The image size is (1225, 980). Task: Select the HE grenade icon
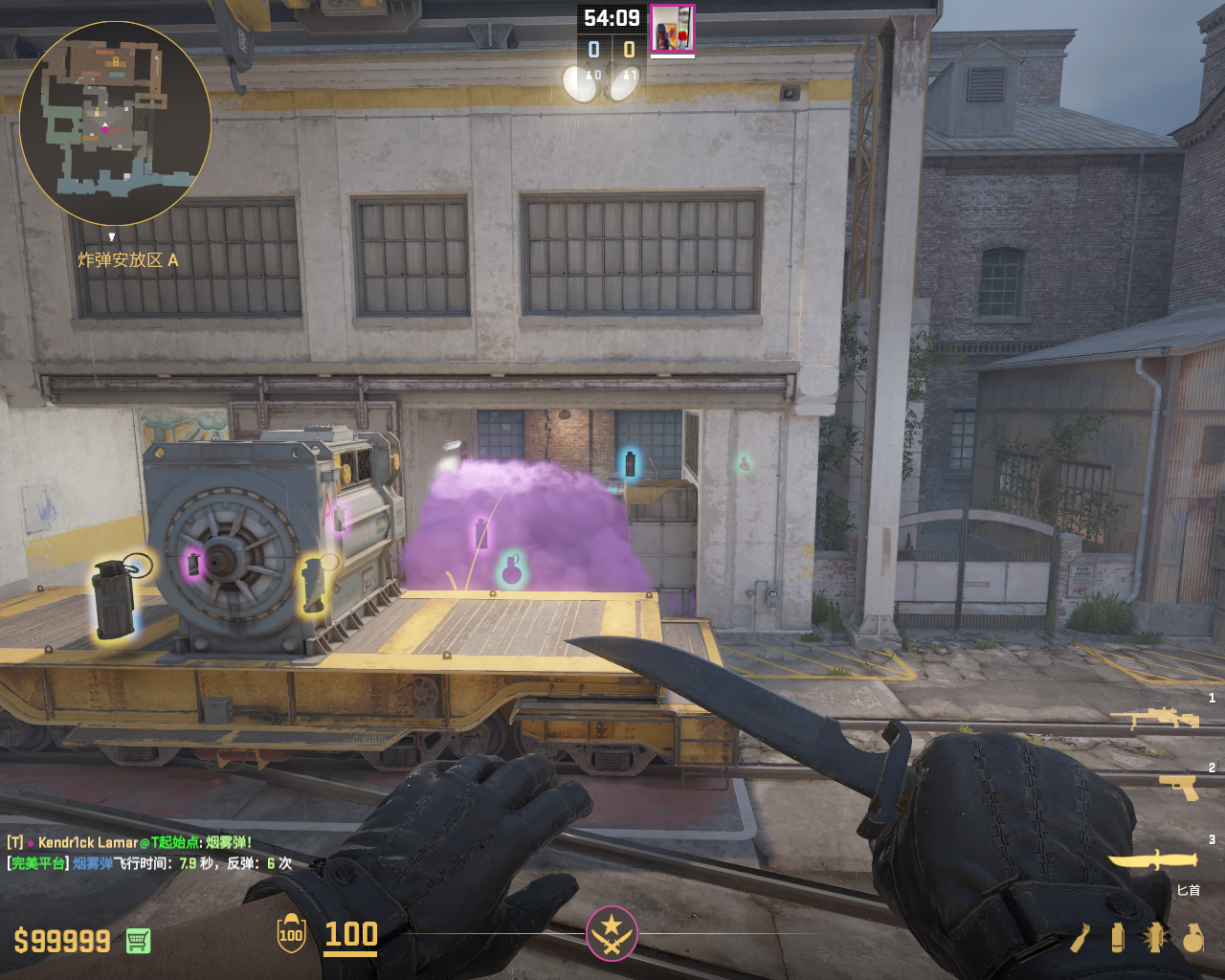click(1192, 938)
